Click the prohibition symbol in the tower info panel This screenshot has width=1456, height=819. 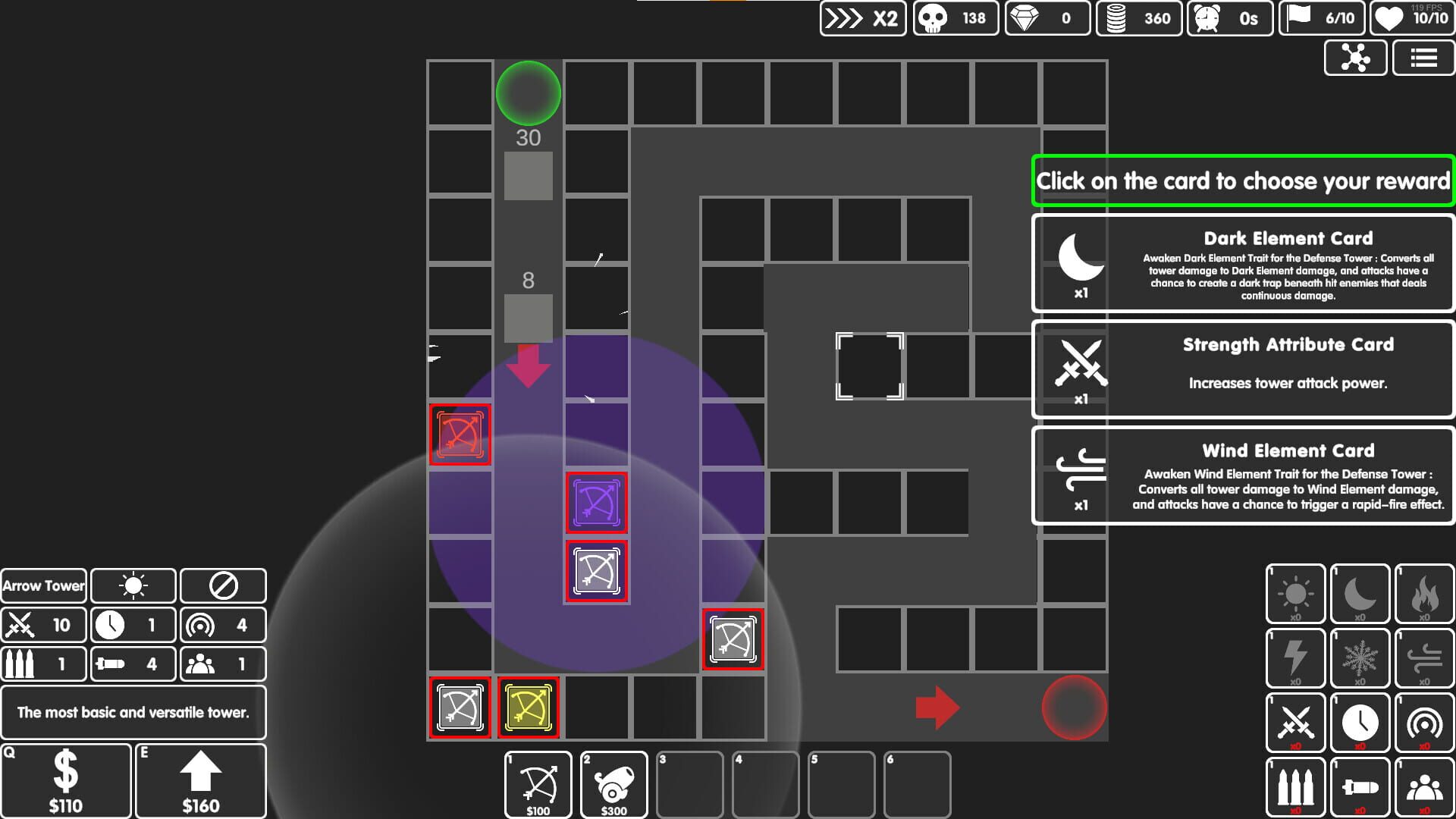[x=223, y=585]
